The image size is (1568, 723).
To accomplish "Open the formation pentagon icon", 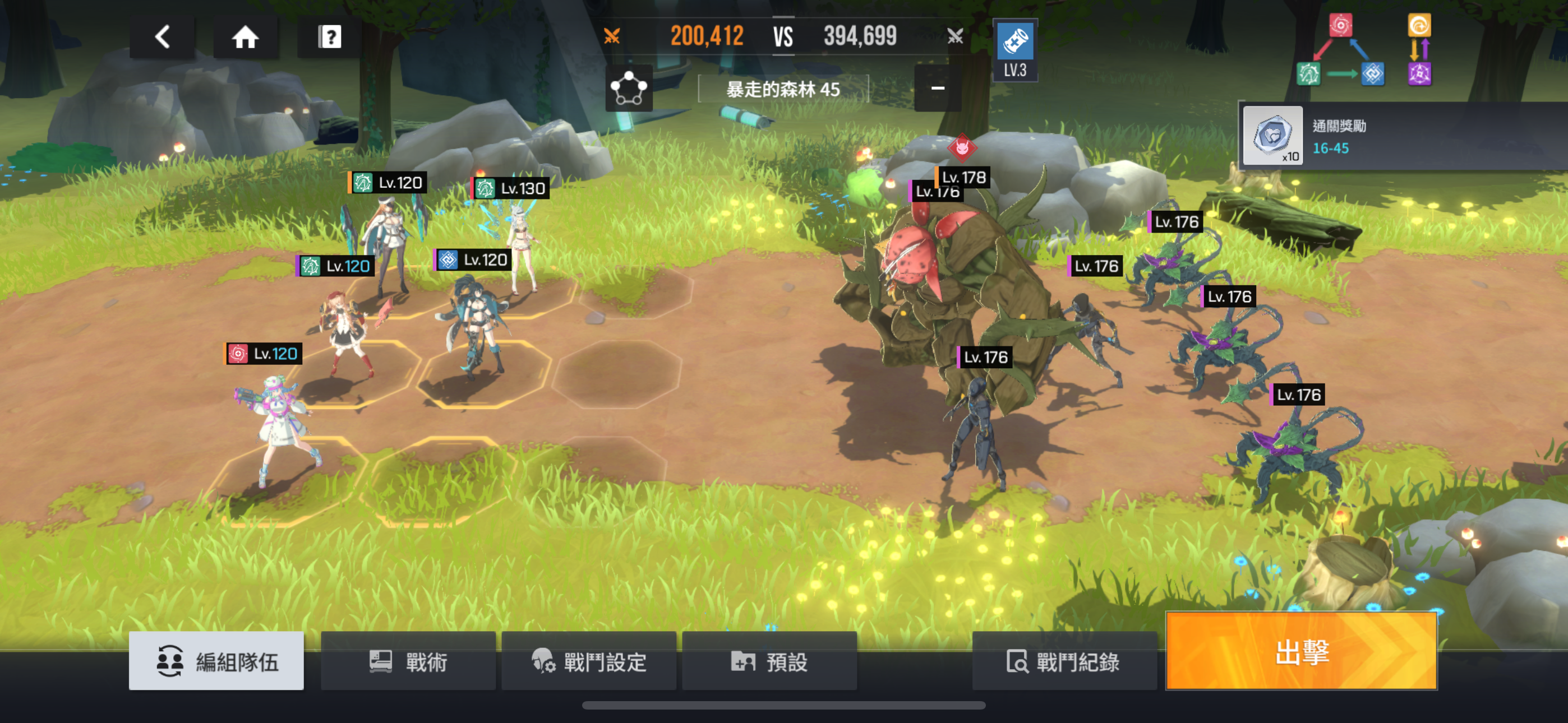I will (x=628, y=89).
